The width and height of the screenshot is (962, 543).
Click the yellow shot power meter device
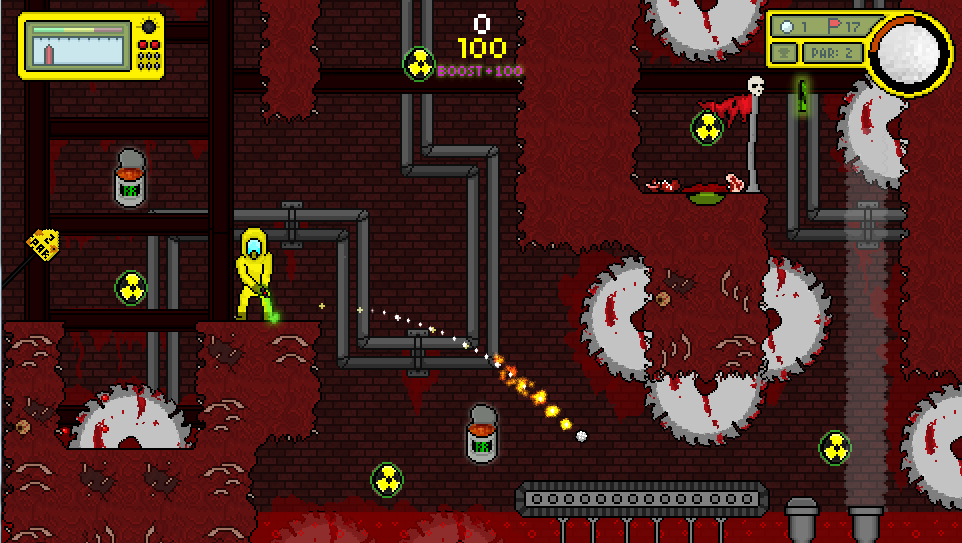90,46
